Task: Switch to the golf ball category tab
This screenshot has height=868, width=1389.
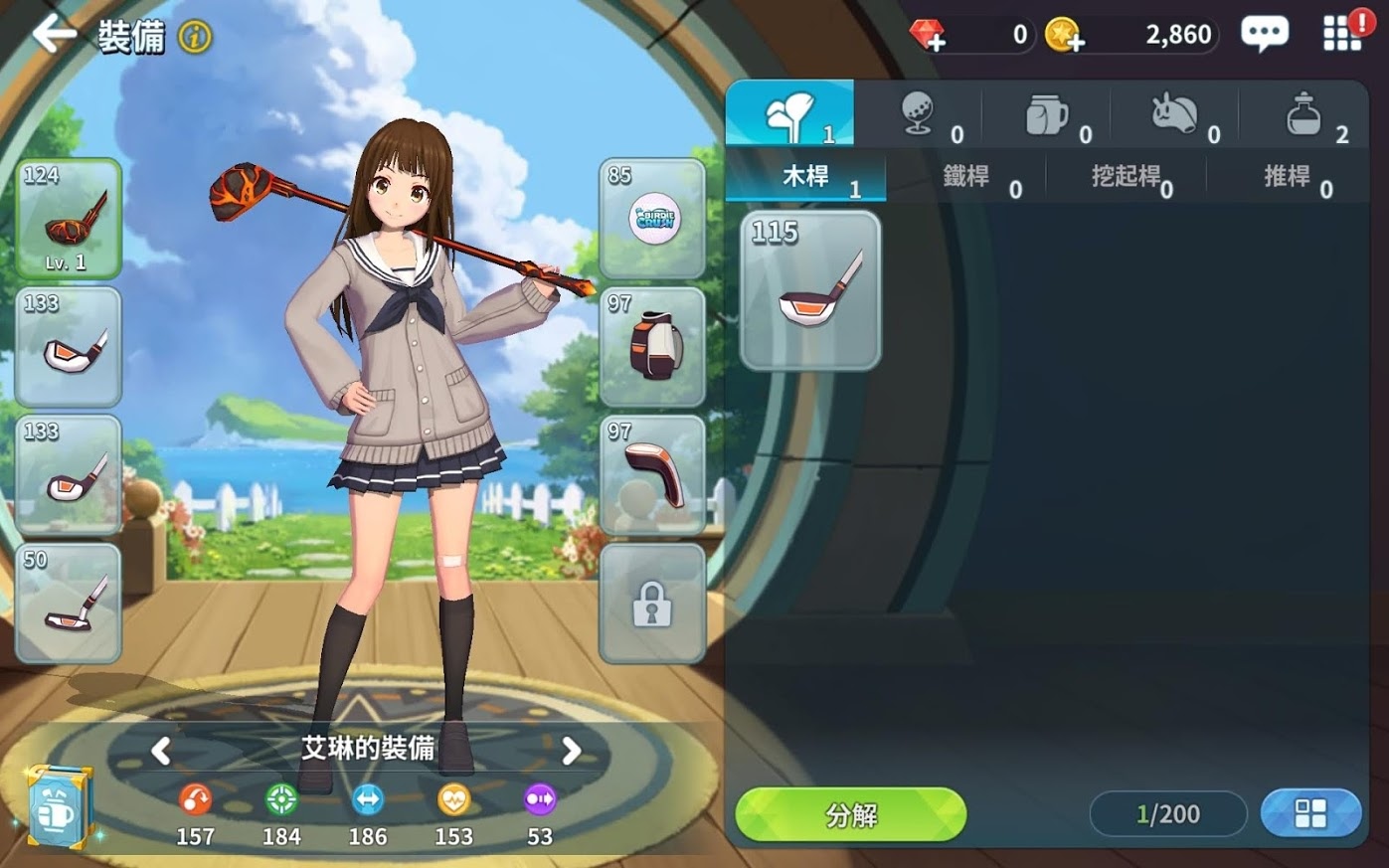Action: (x=919, y=115)
